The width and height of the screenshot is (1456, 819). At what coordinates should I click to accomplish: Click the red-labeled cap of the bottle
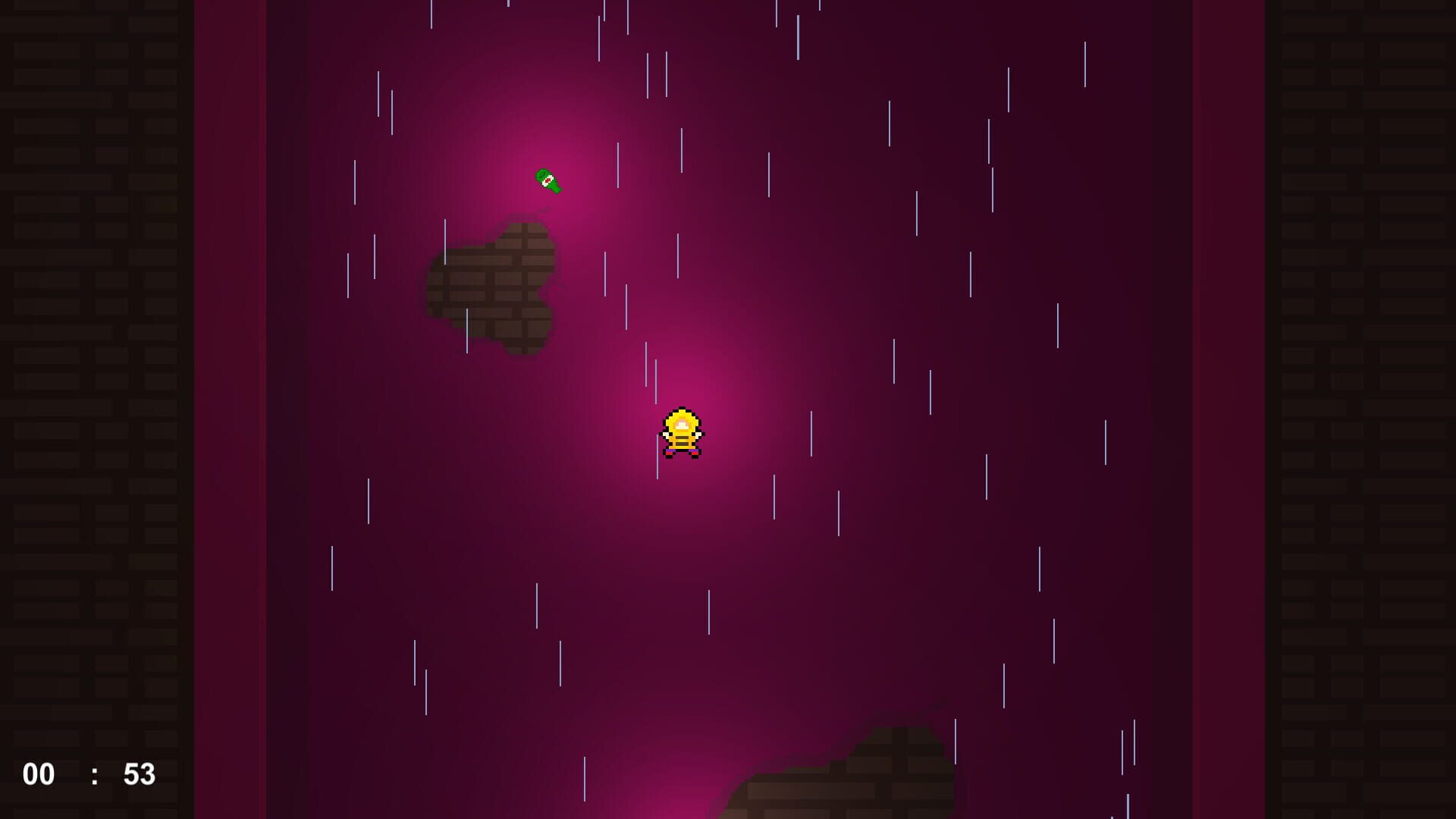[x=548, y=180]
